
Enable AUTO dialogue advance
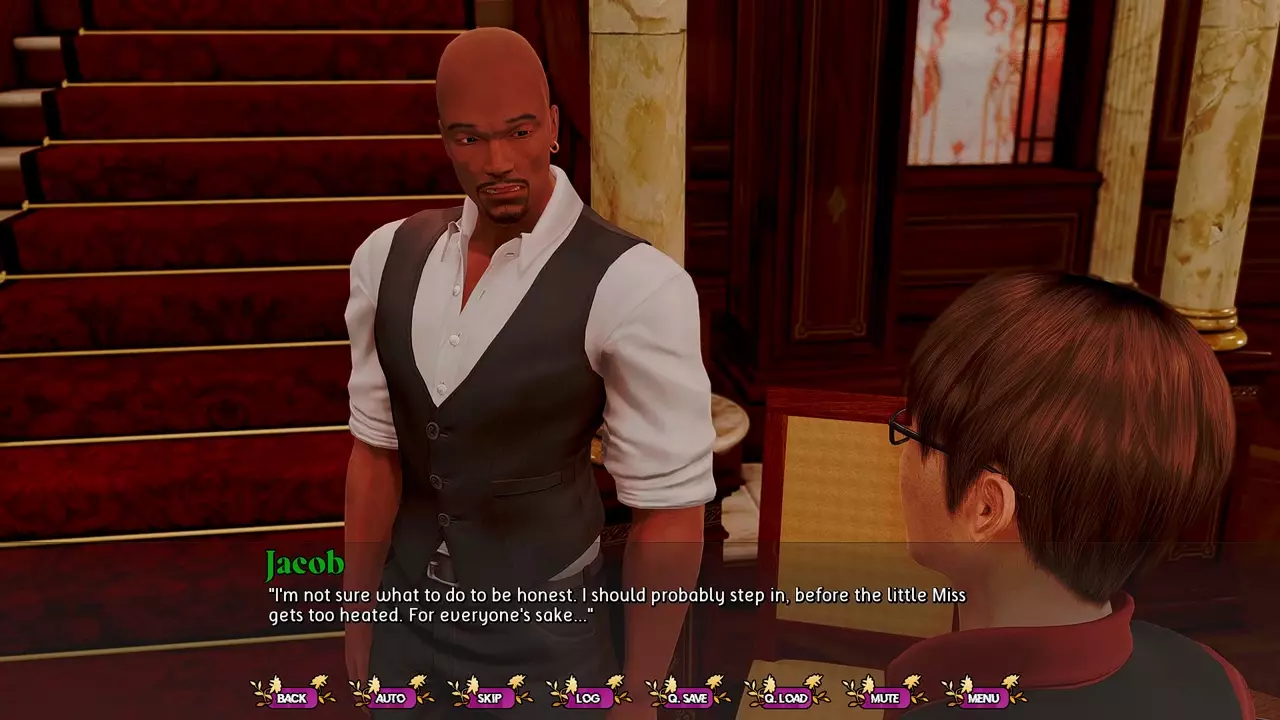pyautogui.click(x=390, y=697)
